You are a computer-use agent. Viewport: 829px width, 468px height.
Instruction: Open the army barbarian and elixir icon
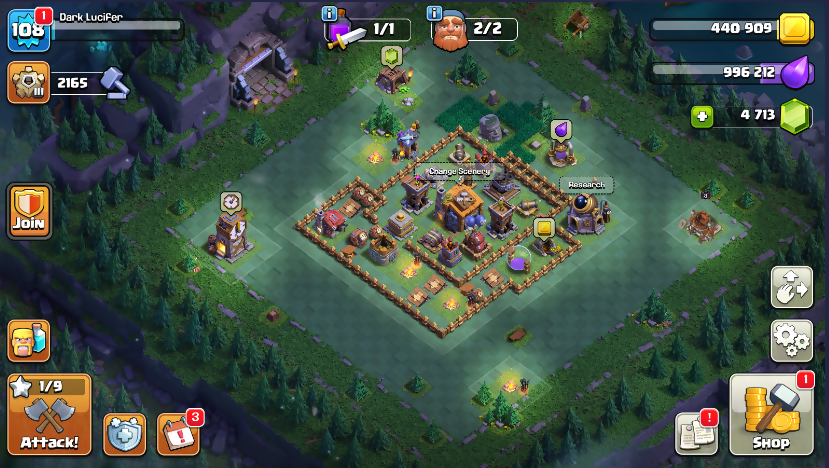click(x=29, y=341)
